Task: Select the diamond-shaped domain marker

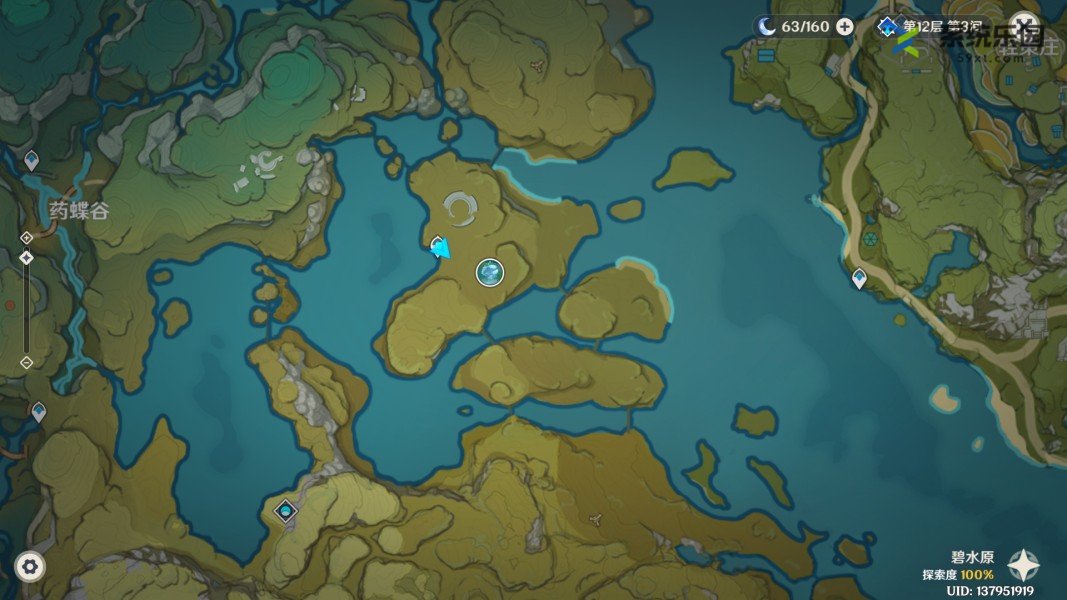Action: pyautogui.click(x=287, y=511)
